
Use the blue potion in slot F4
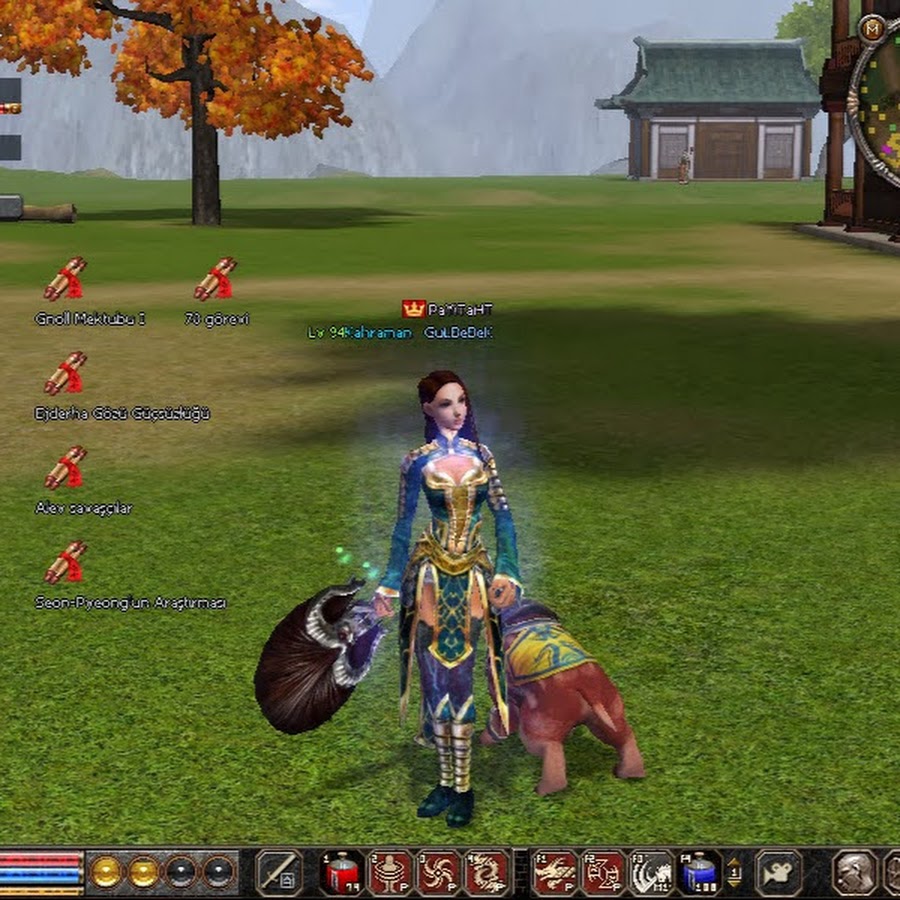[x=700, y=872]
